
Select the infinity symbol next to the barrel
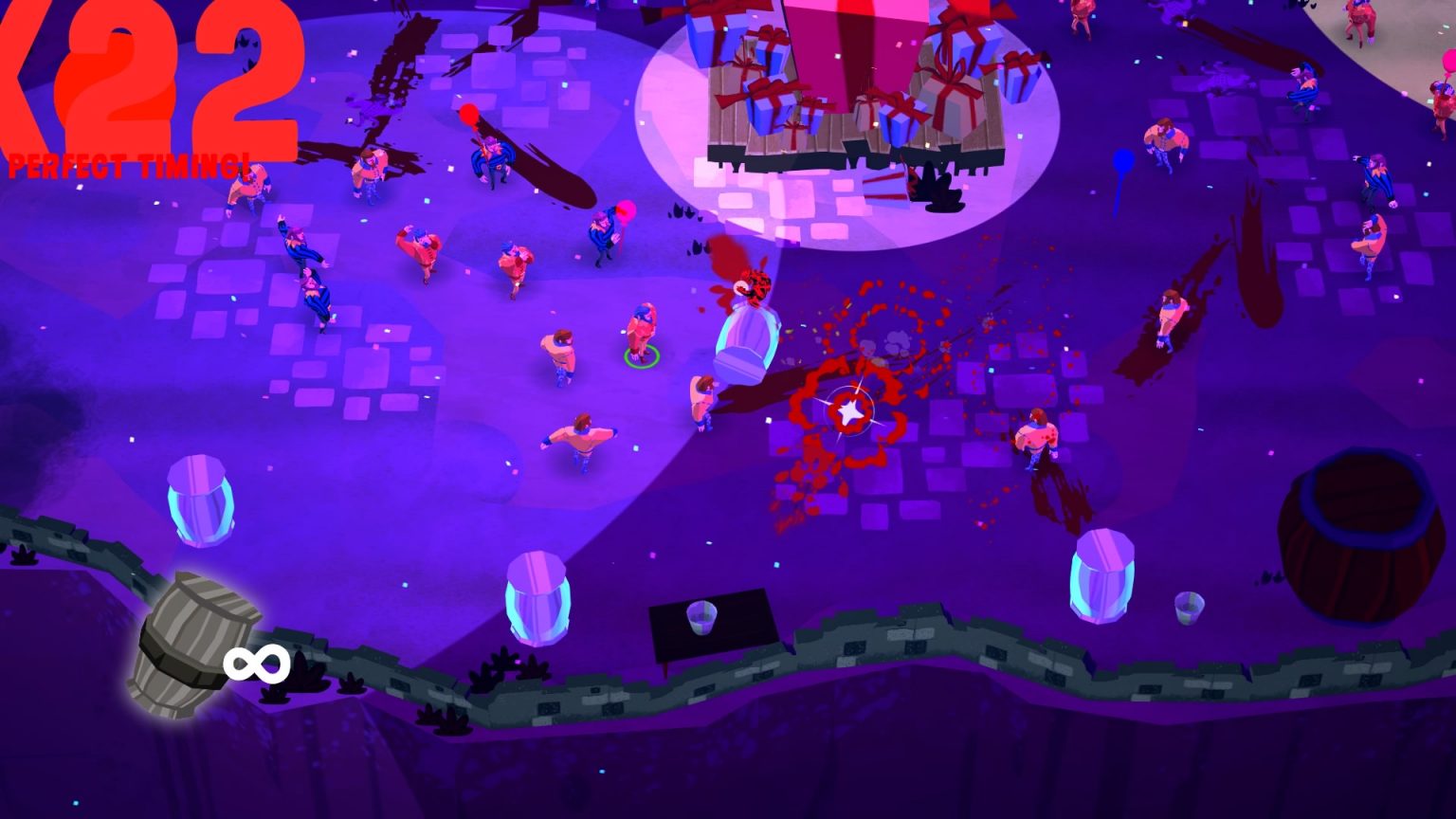(x=257, y=662)
